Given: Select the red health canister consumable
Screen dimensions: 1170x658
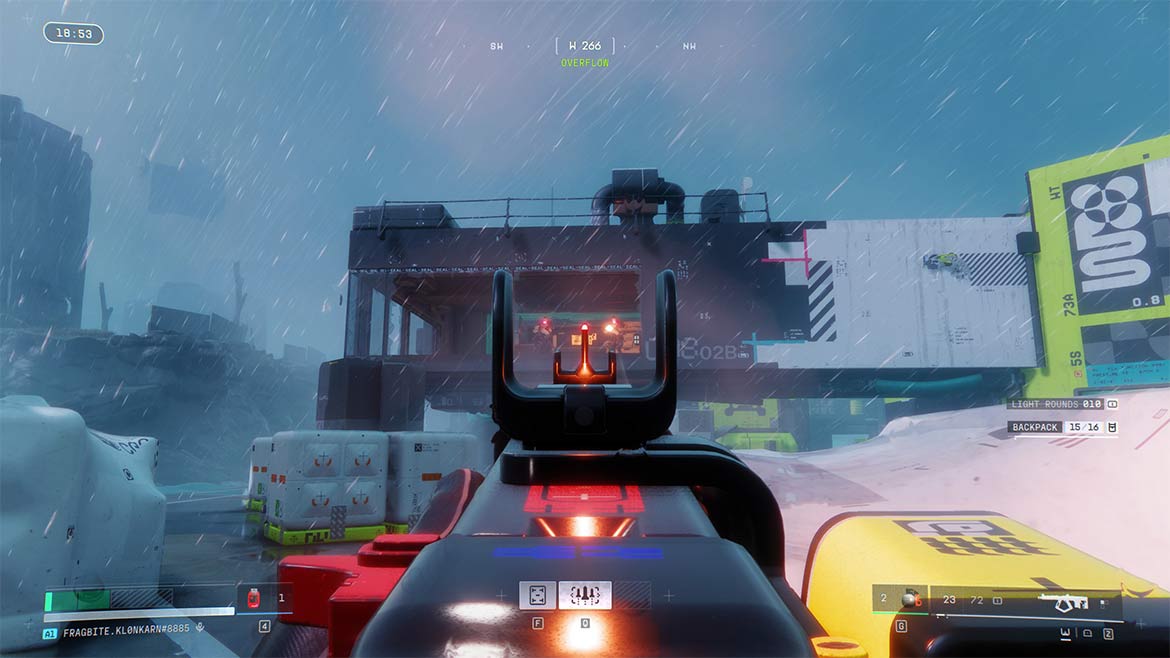Looking at the screenshot, I should coord(253,598).
